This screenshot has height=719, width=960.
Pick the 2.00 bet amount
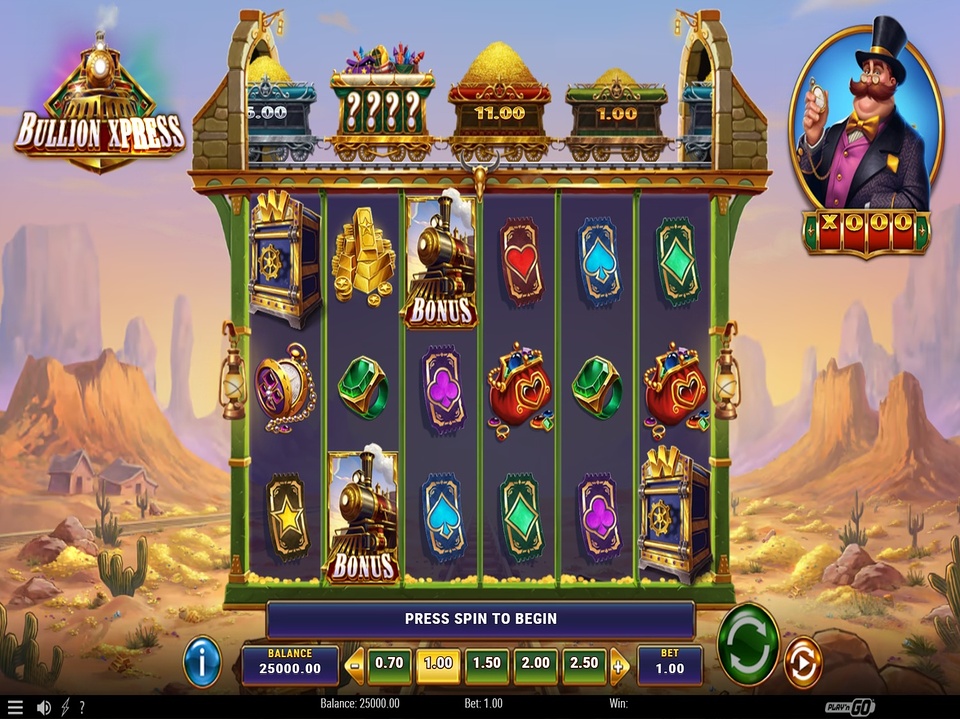[x=536, y=663]
